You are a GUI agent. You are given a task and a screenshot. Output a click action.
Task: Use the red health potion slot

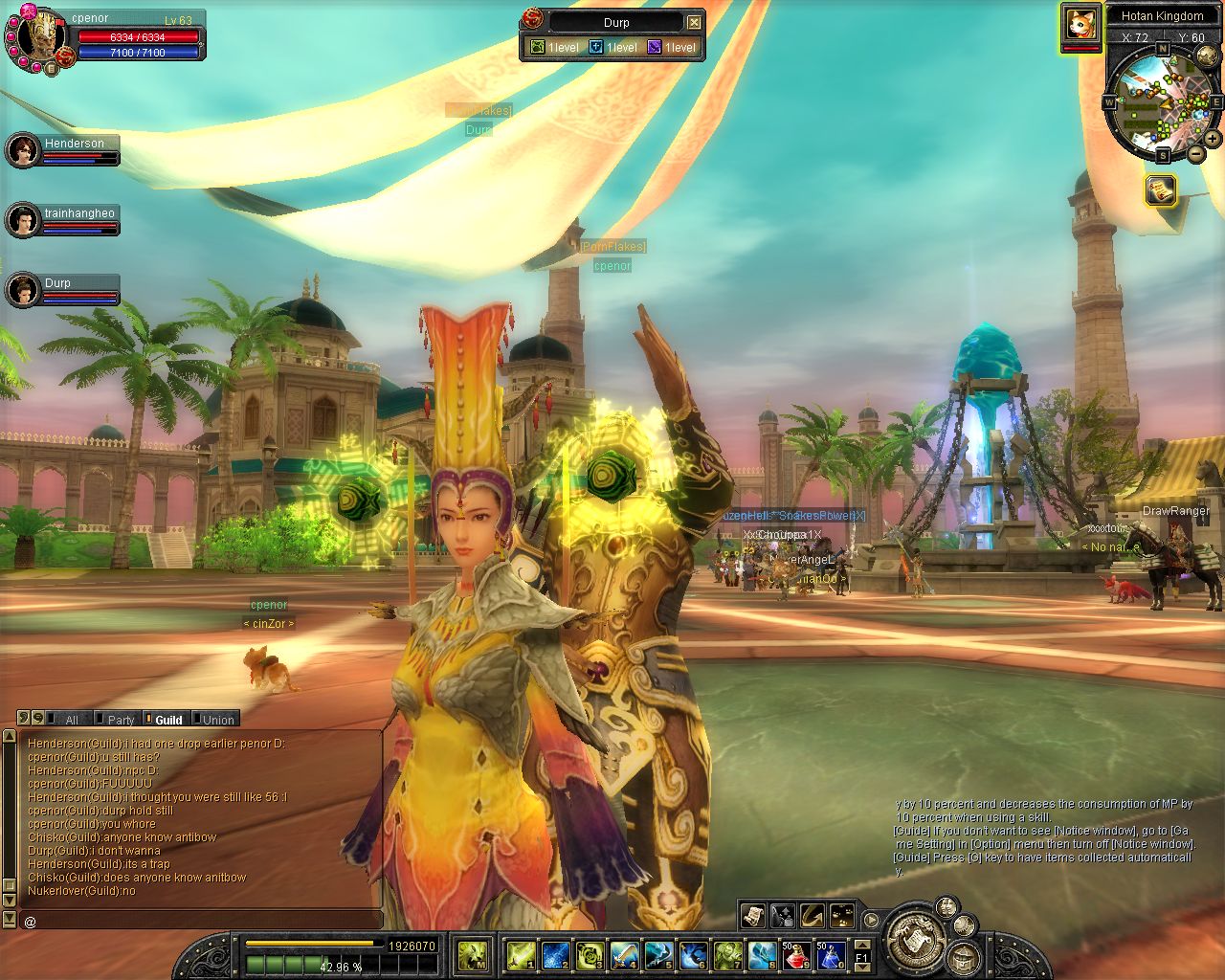click(796, 955)
